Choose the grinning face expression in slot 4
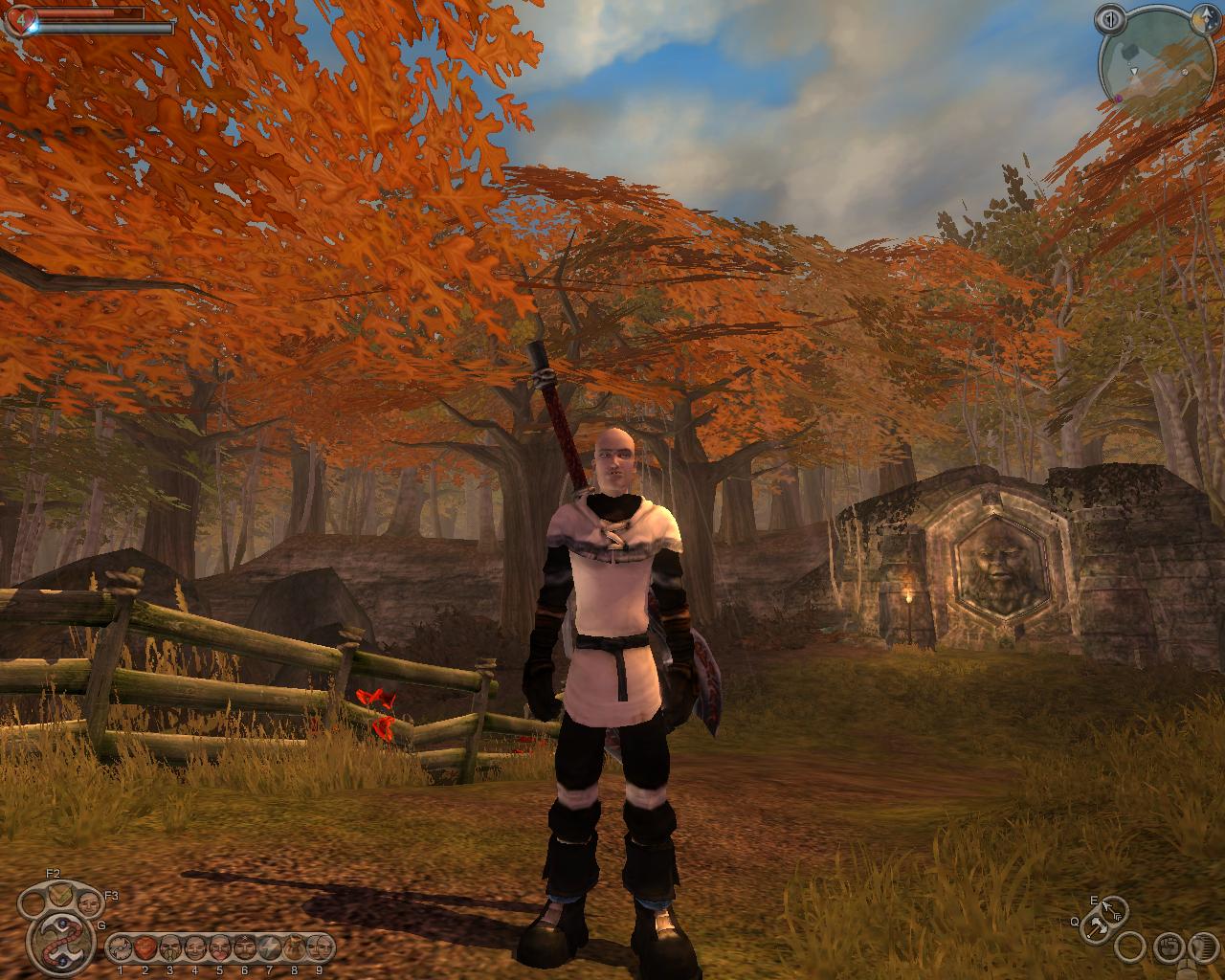Screen dimensions: 1225x980 click(x=194, y=947)
